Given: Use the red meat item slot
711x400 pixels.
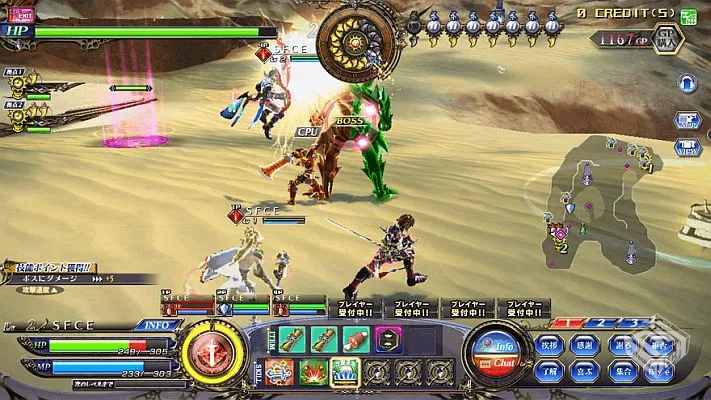Looking at the screenshot, I should tap(356, 339).
